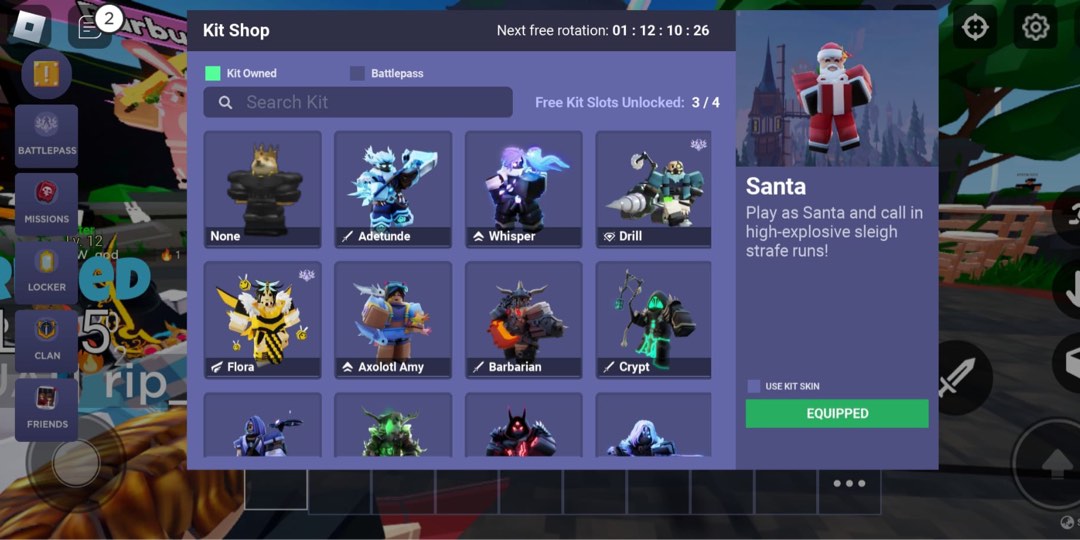Open the Roblox main menu
This screenshot has width=1080, height=540.
[x=30, y=27]
